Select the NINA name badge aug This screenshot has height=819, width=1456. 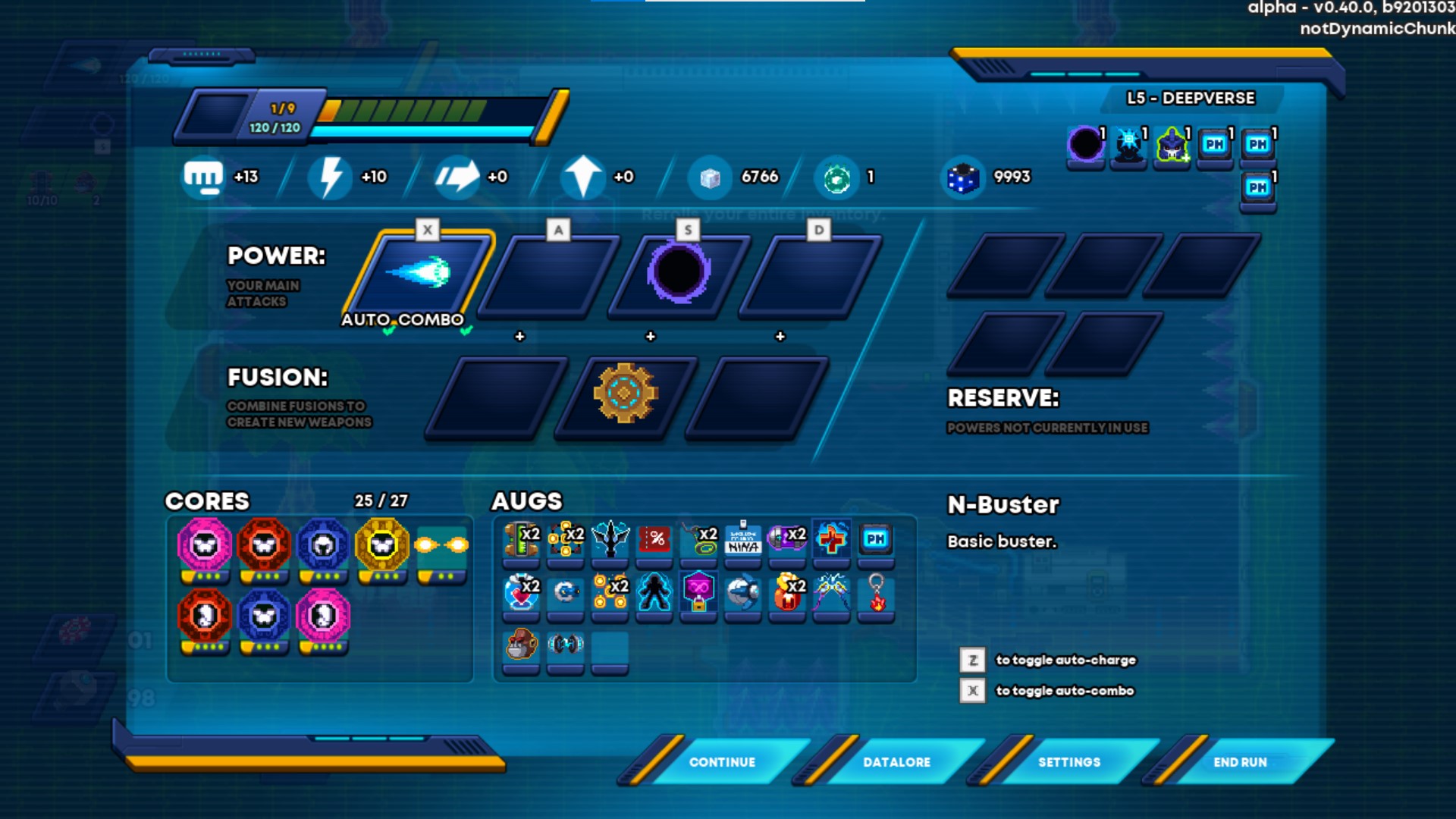pyautogui.click(x=743, y=539)
